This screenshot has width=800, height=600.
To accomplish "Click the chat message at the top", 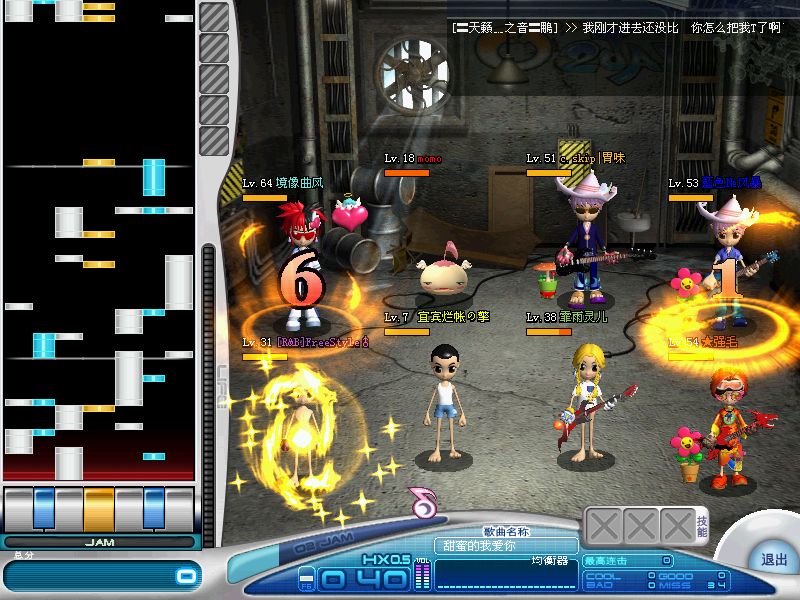I will pyautogui.click(x=614, y=28).
